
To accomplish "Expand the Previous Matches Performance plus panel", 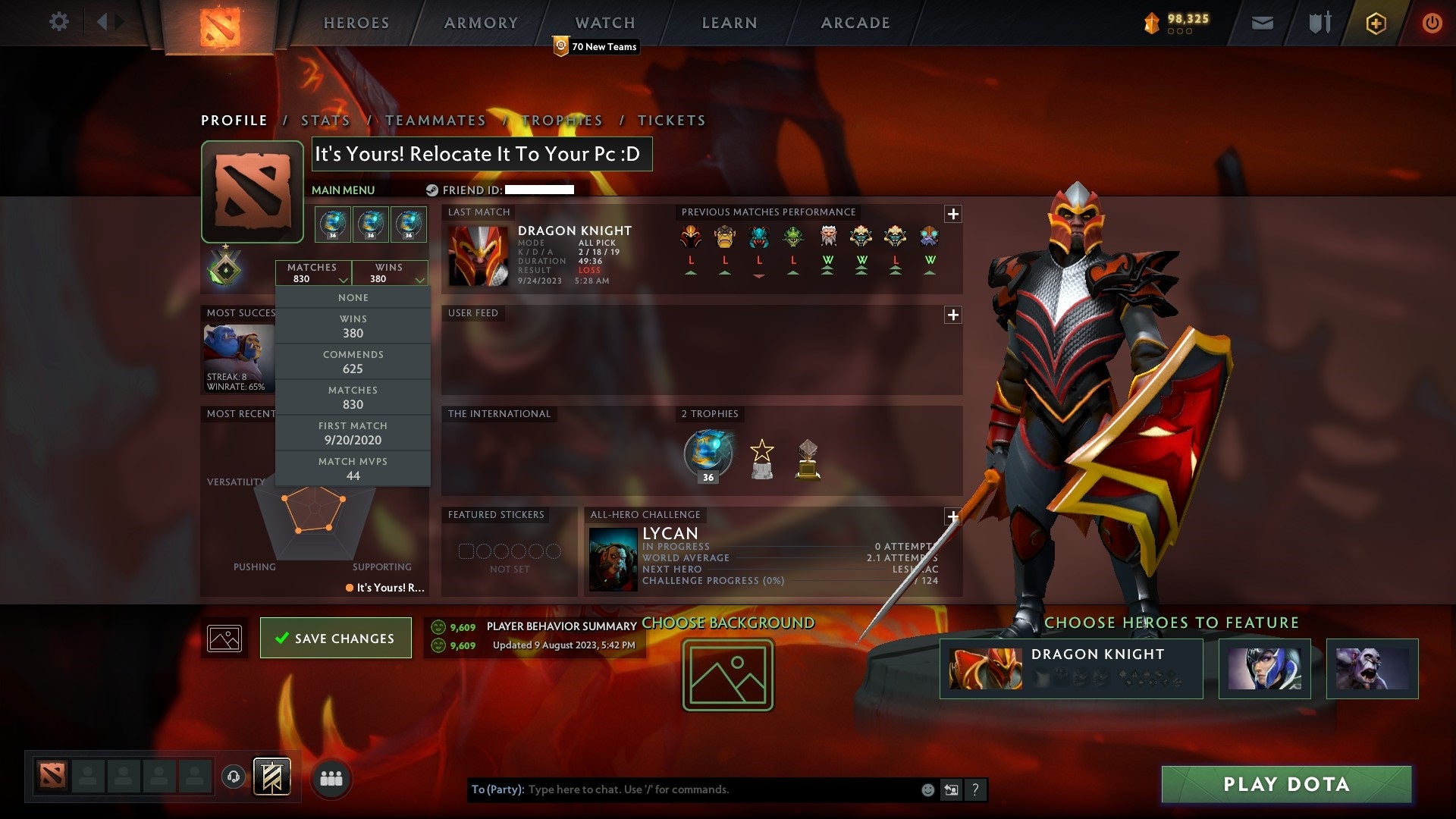I will point(954,215).
